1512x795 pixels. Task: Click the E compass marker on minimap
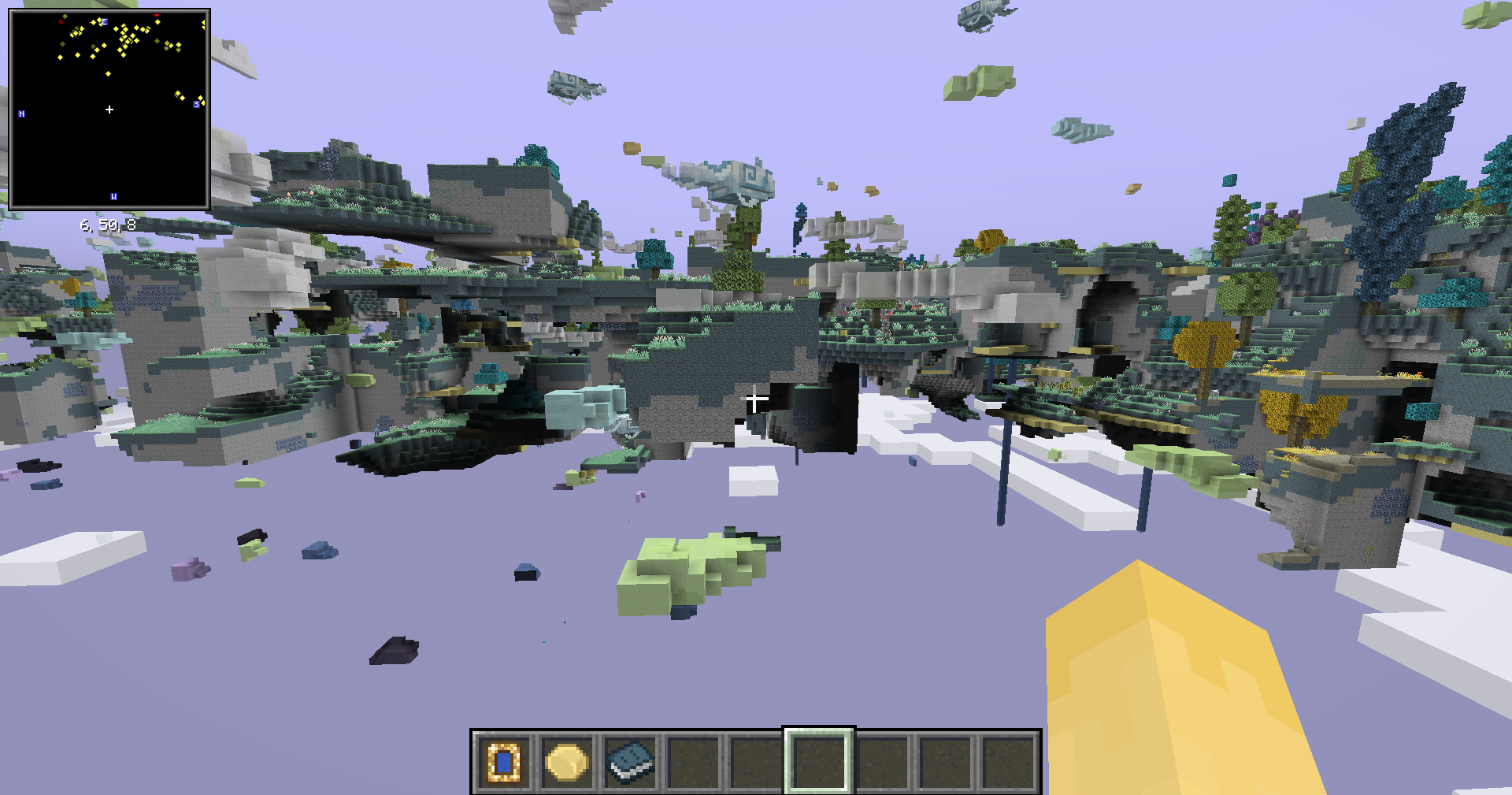pyautogui.click(x=102, y=22)
